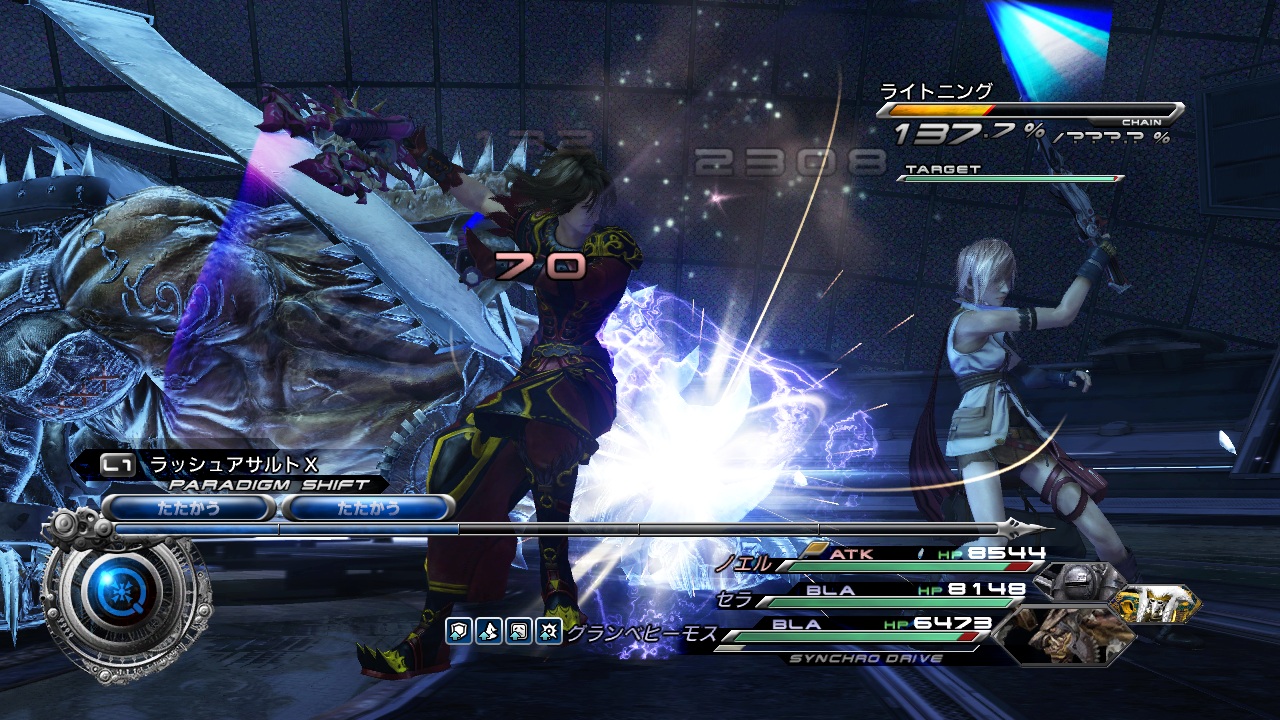Select the shield buff status icon
1280x720 pixels.
[458, 631]
